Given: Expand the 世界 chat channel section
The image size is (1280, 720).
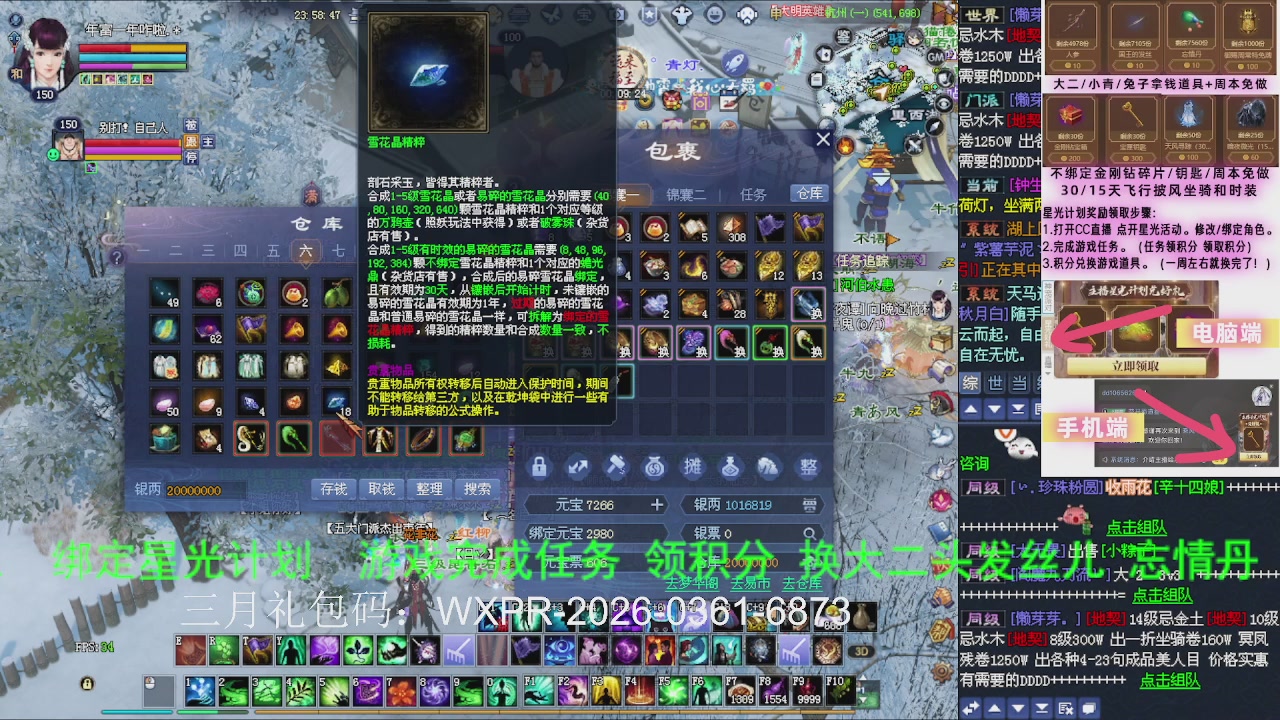Looking at the screenshot, I should (x=985, y=14).
